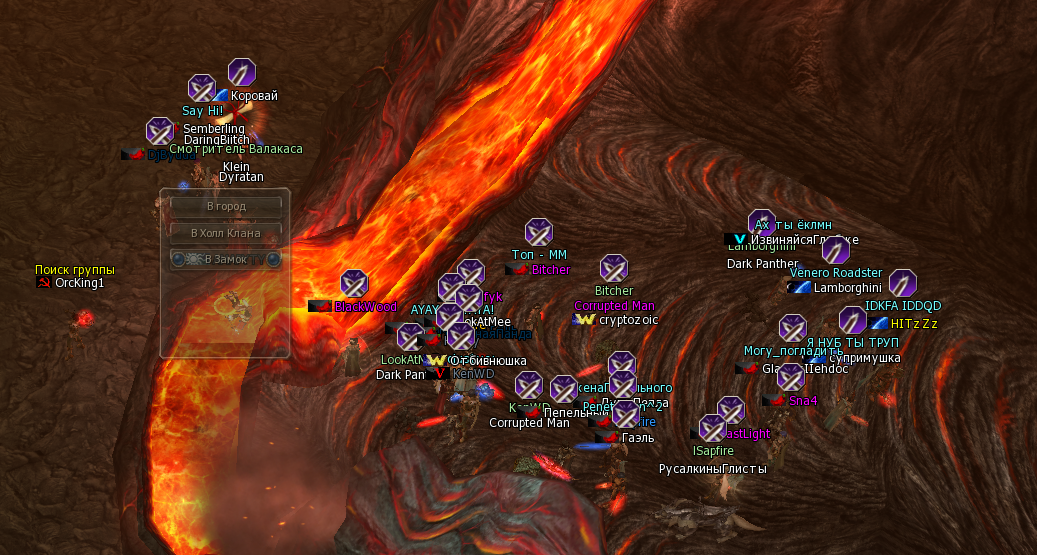Select "В Холл Клана" respawn option

(x=225, y=233)
